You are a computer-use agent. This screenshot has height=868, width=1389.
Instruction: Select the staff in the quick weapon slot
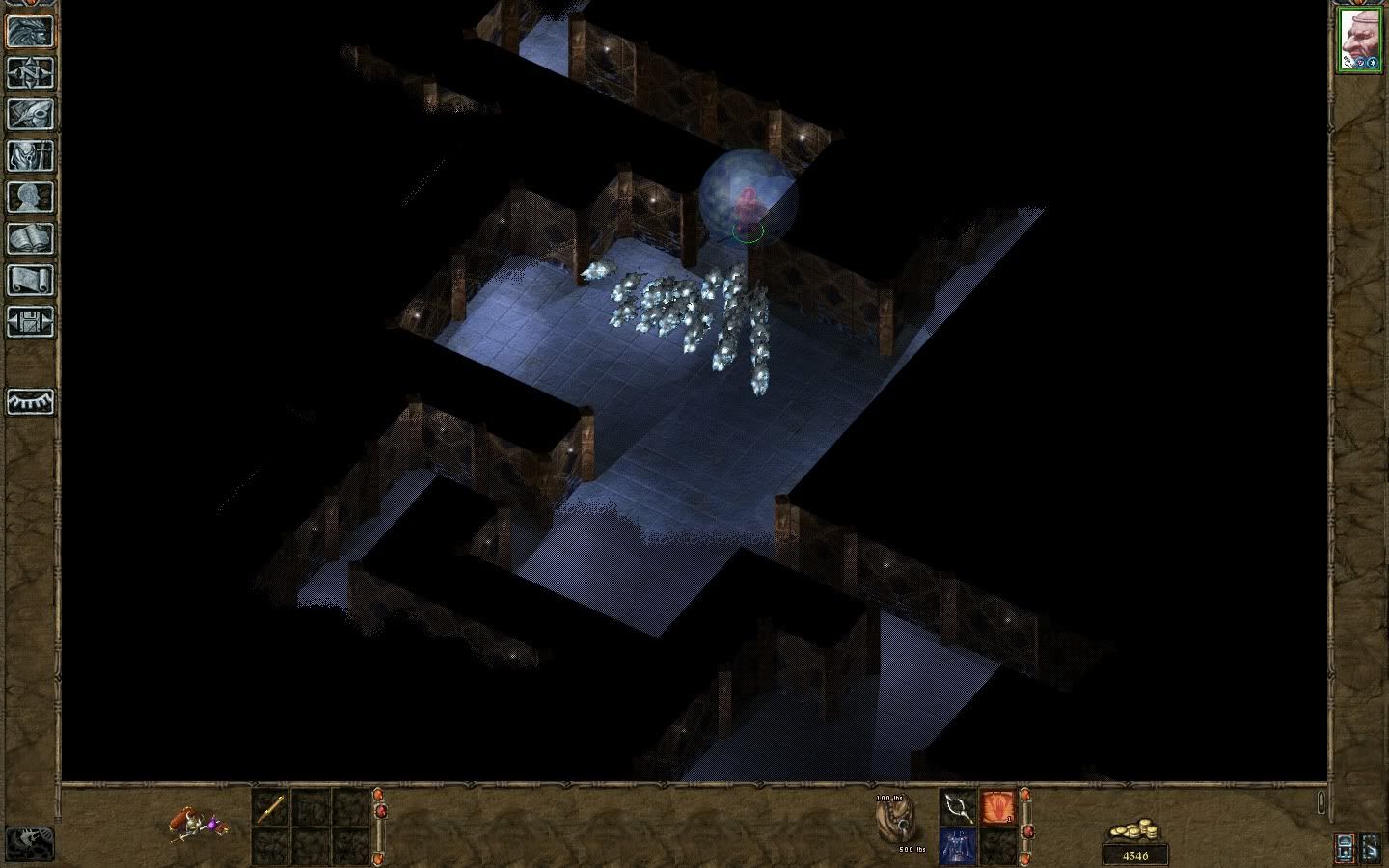pos(270,806)
